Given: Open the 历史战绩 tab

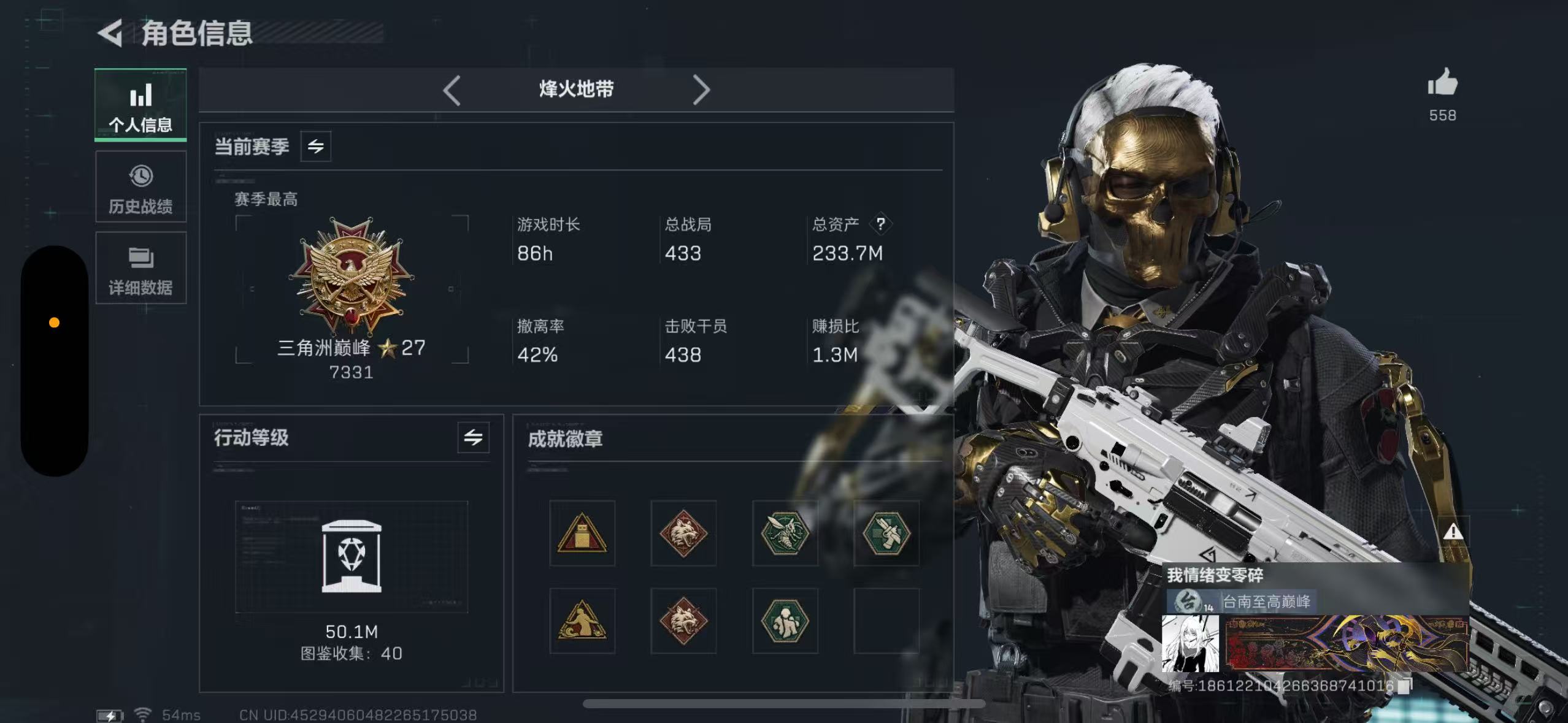Looking at the screenshot, I should (x=140, y=188).
